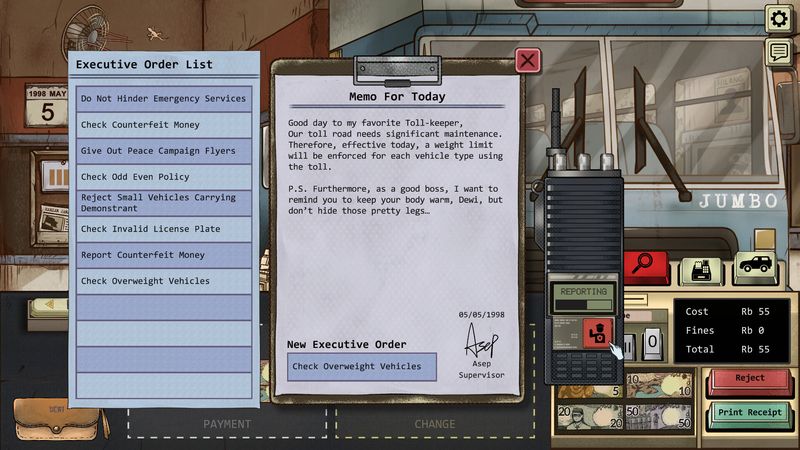Use the red magnifying glass inspect button
The image size is (800, 450).
tap(646, 267)
